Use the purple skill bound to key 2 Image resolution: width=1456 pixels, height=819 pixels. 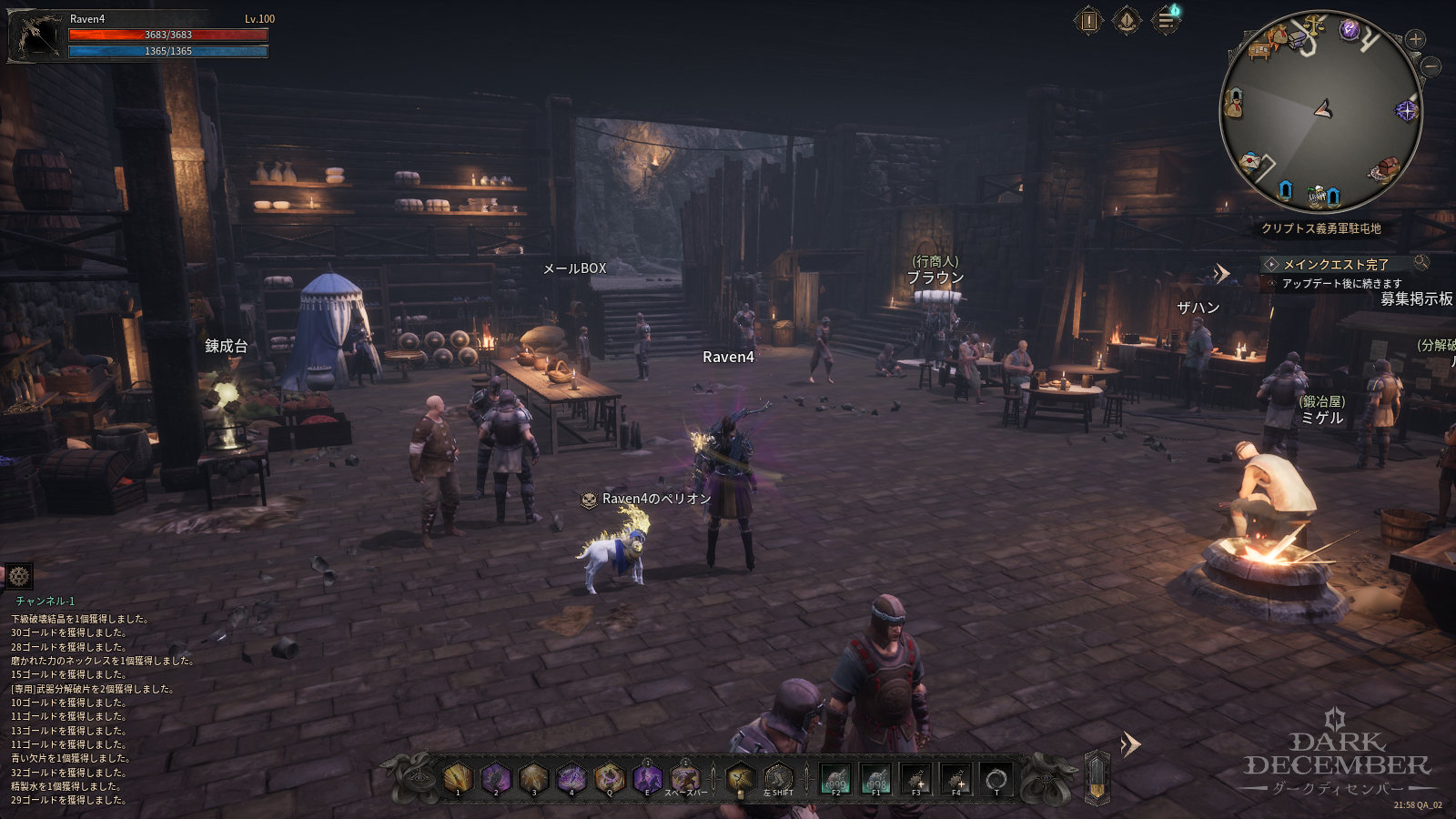(496, 778)
